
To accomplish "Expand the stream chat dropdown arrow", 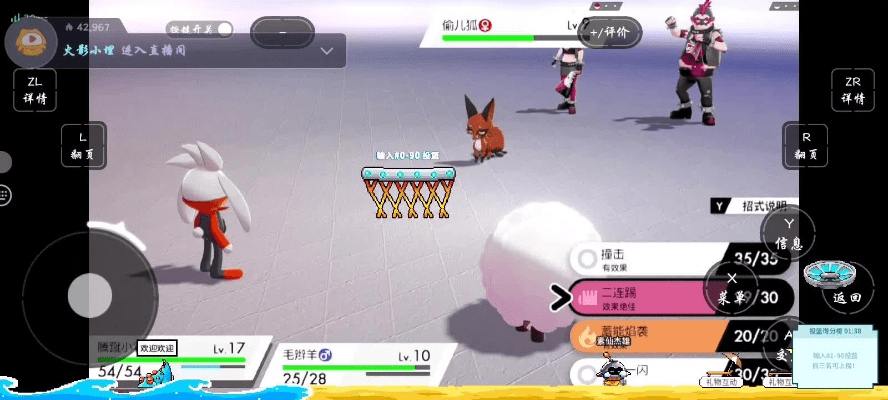I will [327, 50].
